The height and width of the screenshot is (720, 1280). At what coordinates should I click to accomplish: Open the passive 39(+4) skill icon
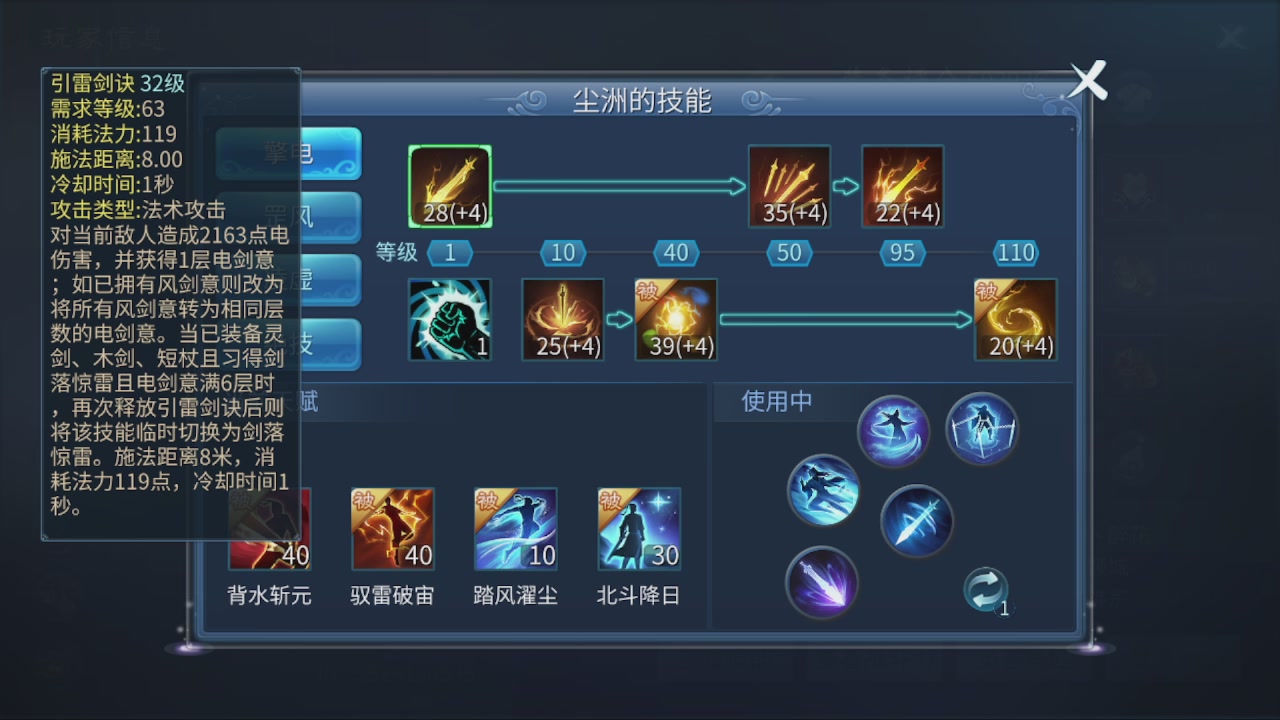coord(676,319)
